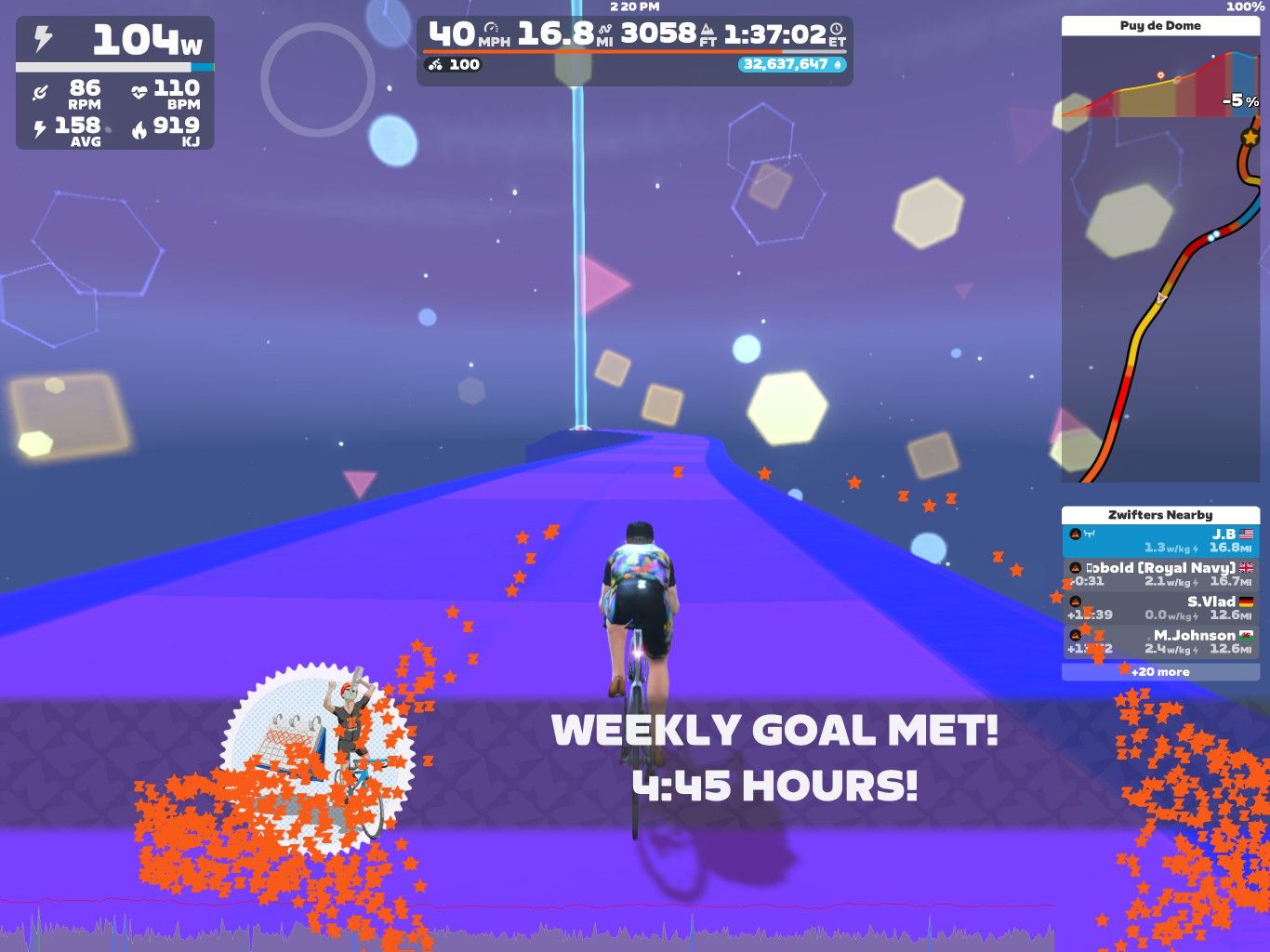Click the power progress bar under 104W
Viewport: 1270px width, 952px height.
112,67
